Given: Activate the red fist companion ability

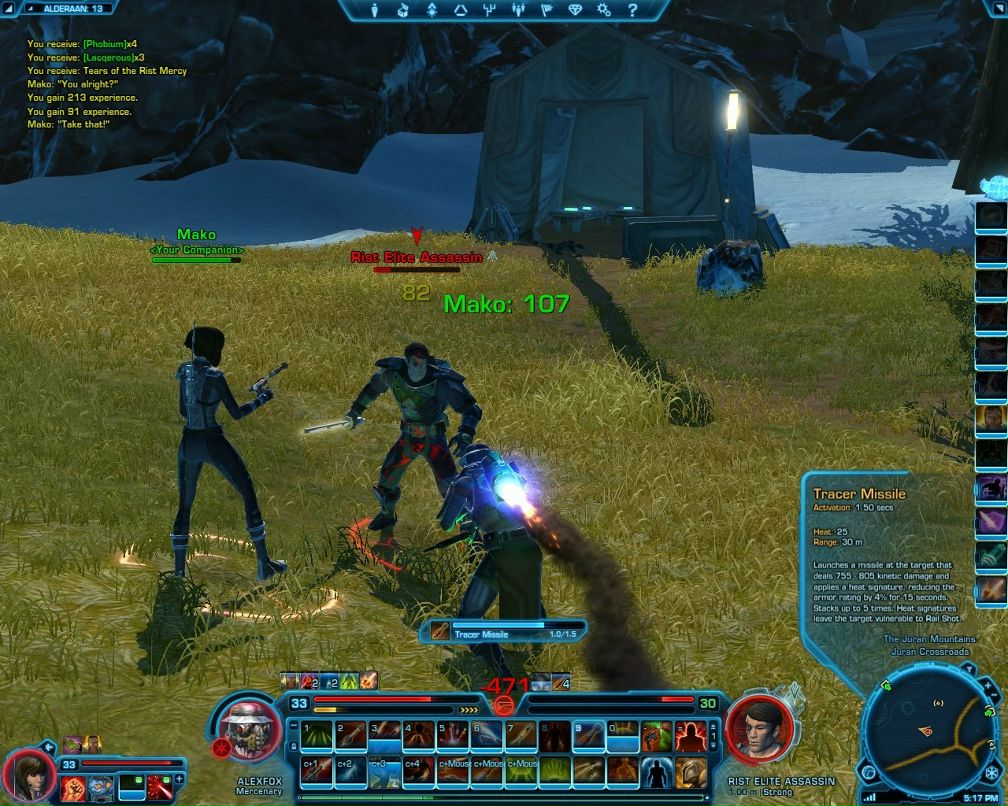Looking at the screenshot, I should point(74,788).
